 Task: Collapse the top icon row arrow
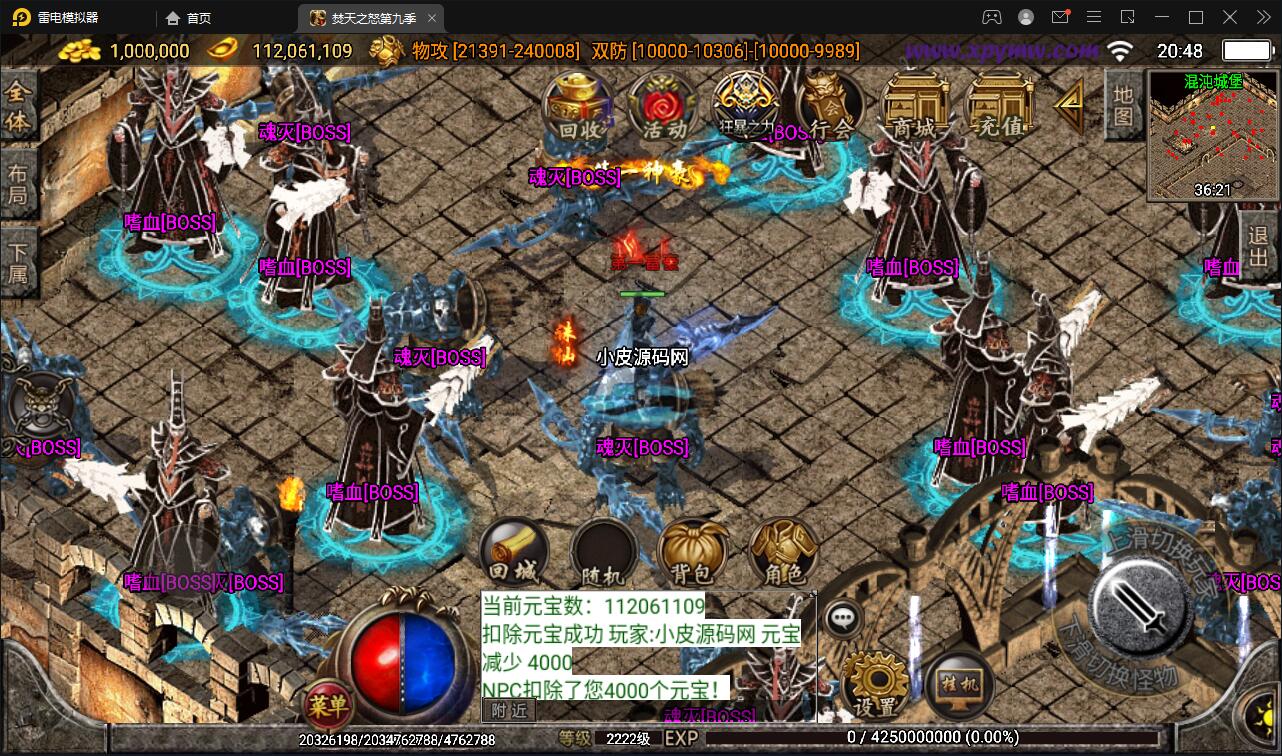(x=1071, y=102)
